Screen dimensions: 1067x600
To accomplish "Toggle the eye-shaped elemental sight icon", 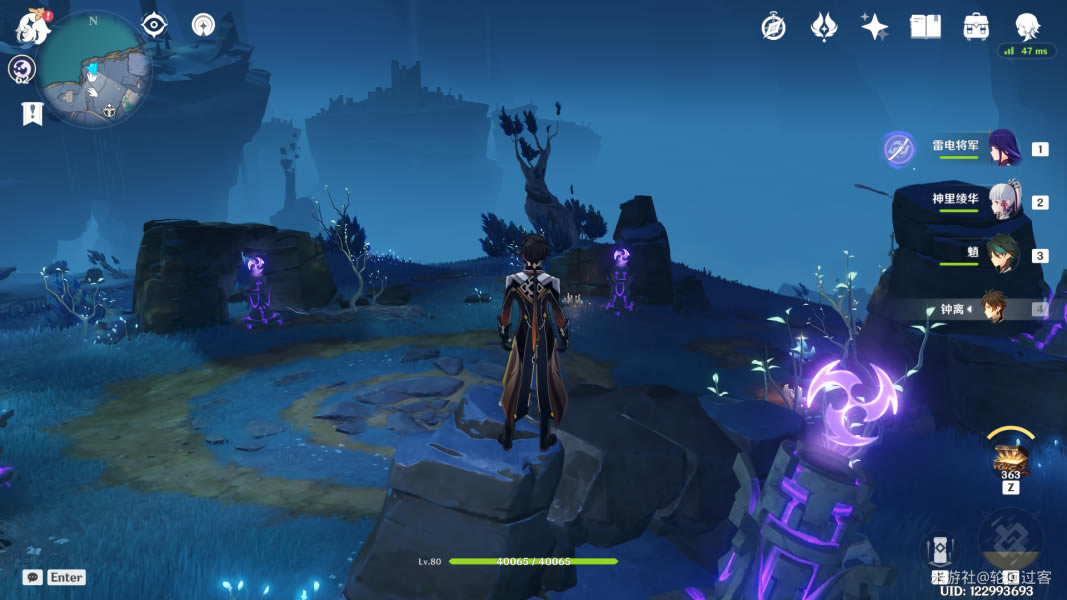I will [x=154, y=25].
